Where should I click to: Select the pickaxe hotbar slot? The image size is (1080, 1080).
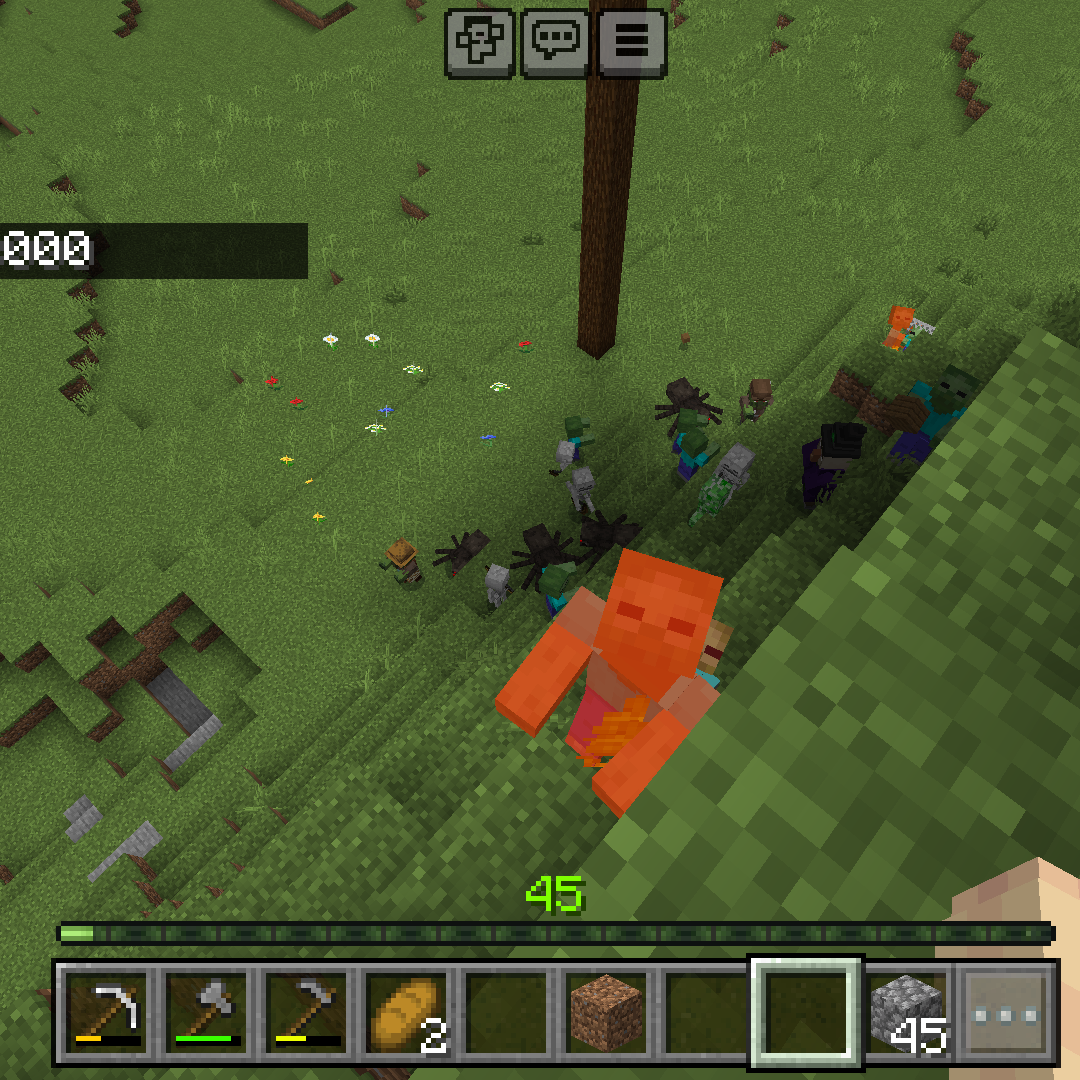click(x=107, y=1011)
